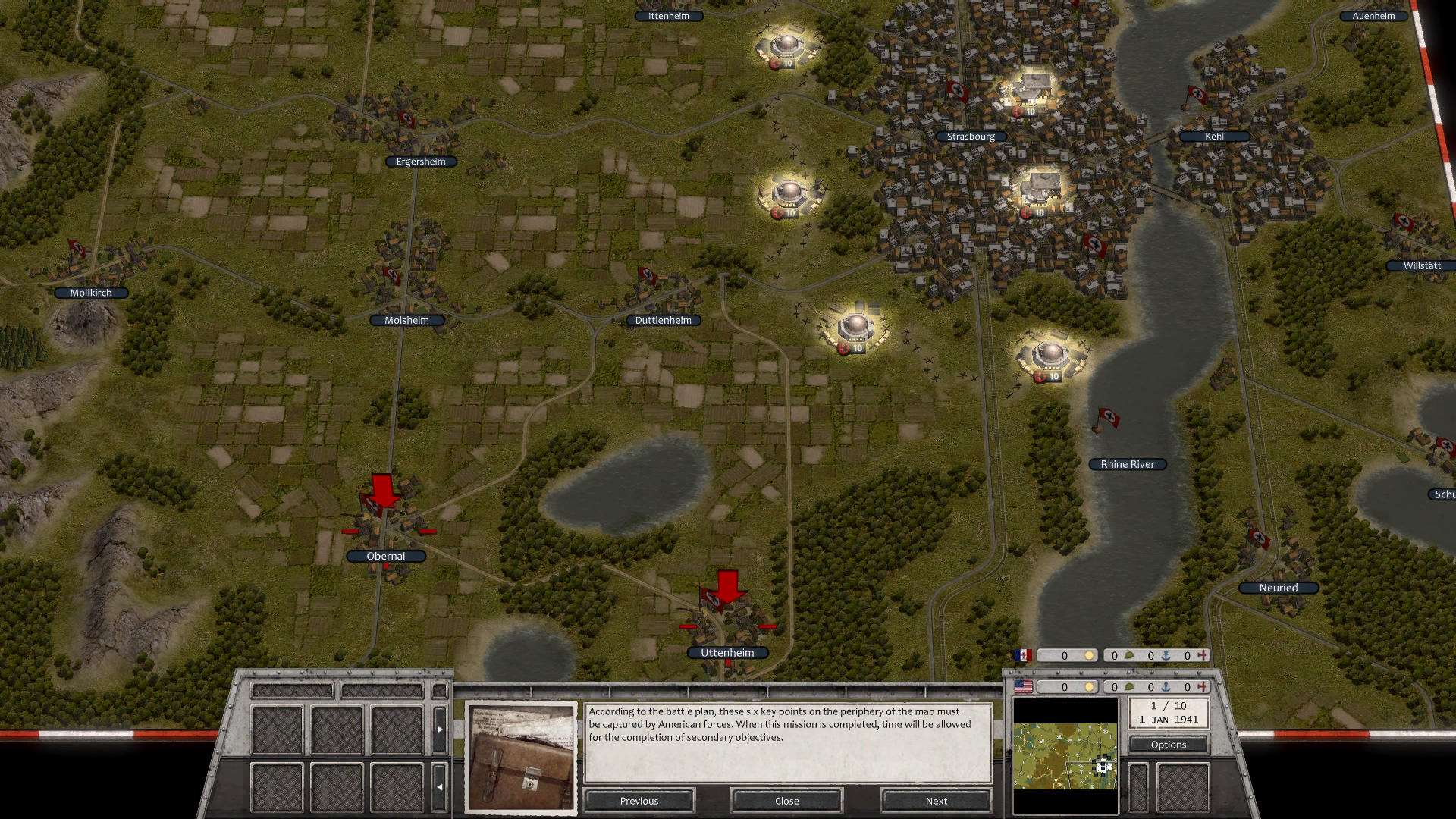This screenshot has width=1456, height=819.
Task: Select the helmet manpower icon on the US row
Action: (x=1129, y=687)
